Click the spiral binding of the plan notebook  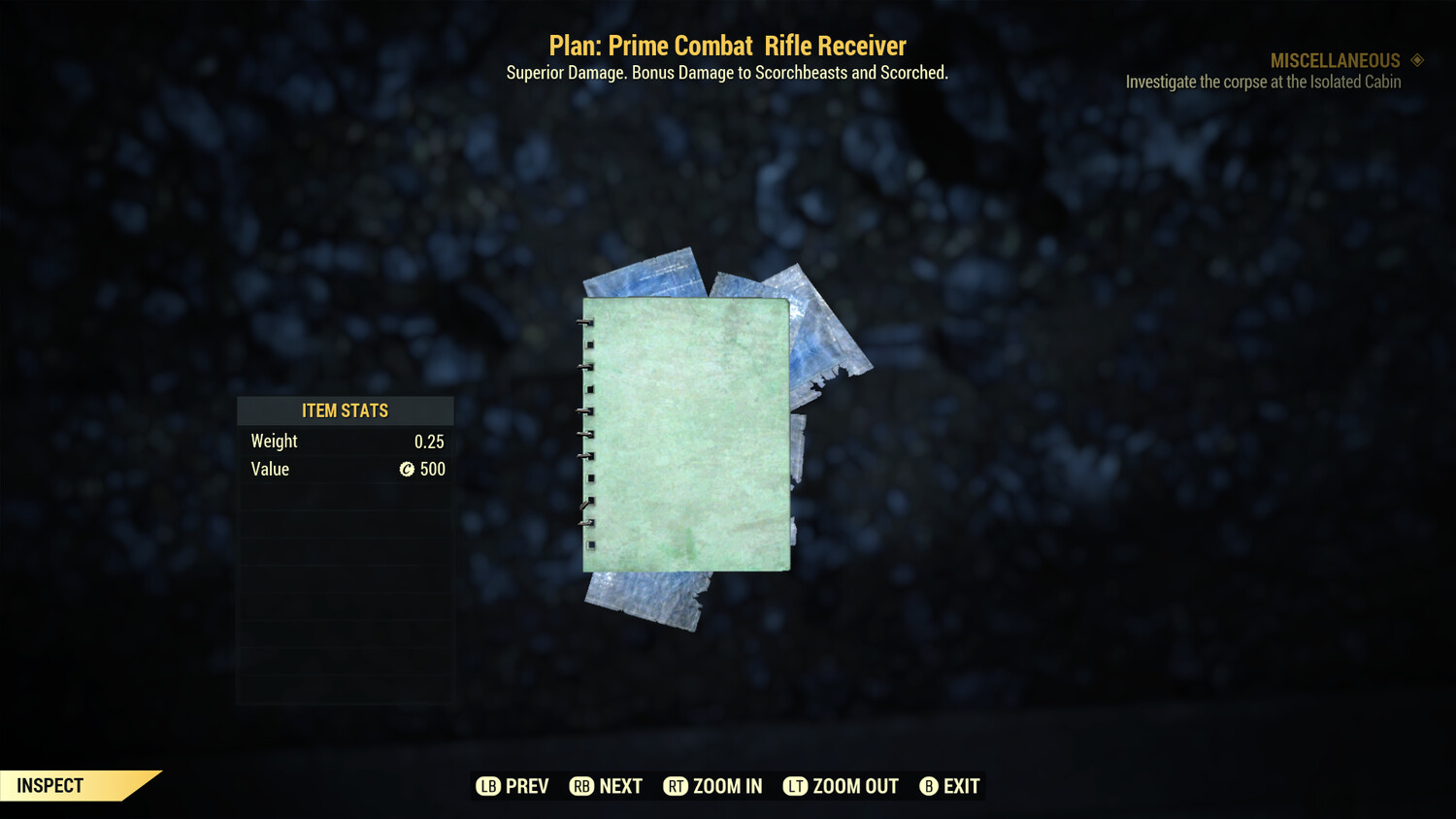click(586, 437)
